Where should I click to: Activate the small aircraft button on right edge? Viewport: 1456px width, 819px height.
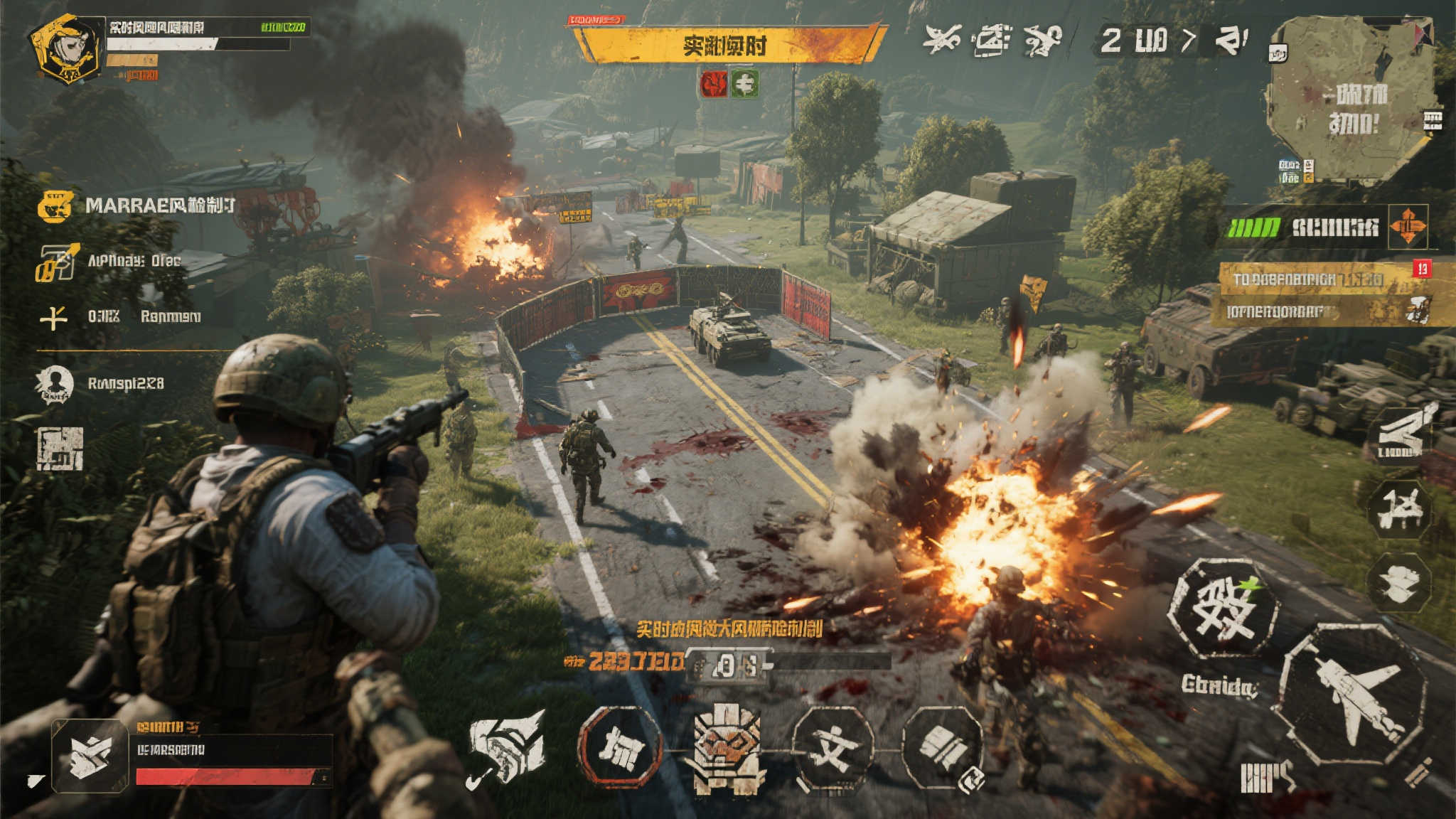click(1399, 509)
